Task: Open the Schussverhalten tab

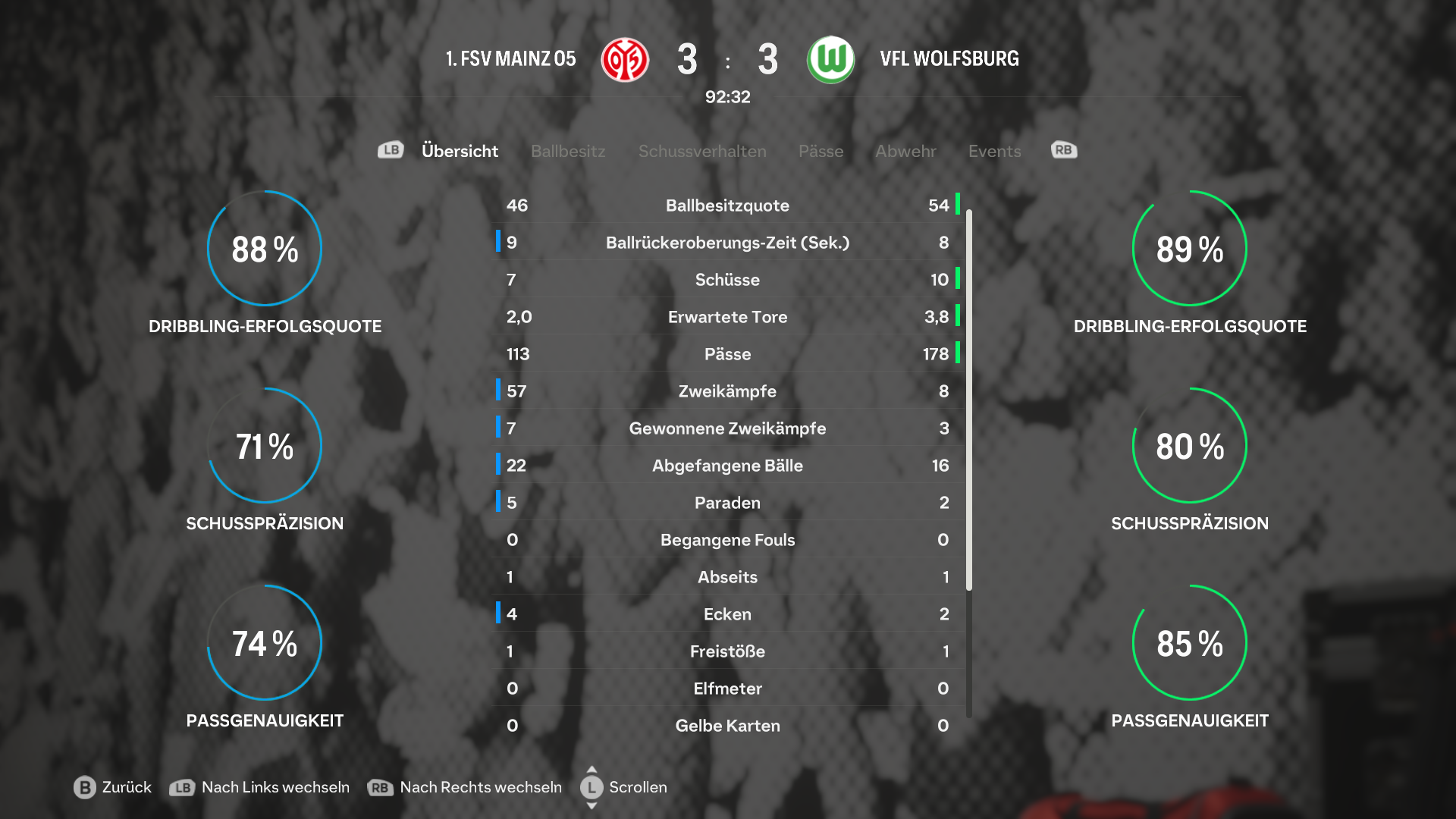Action: 702,151
